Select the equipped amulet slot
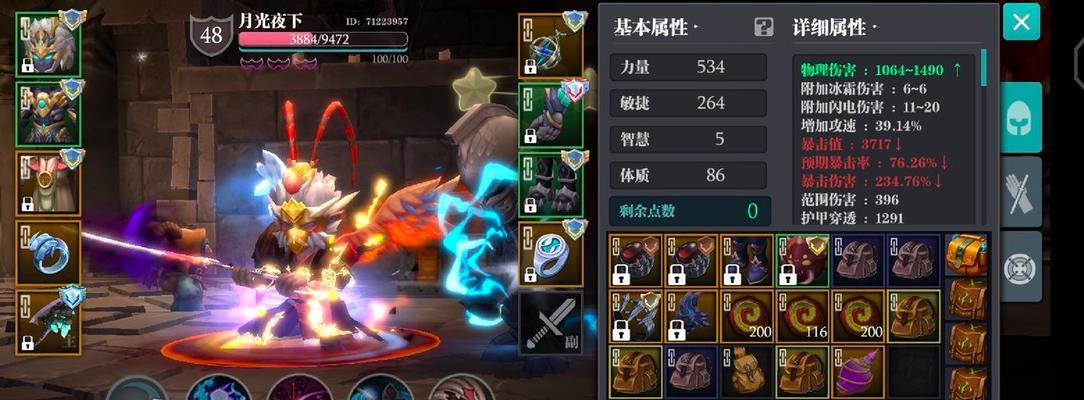1084x400 pixels. coord(552,46)
